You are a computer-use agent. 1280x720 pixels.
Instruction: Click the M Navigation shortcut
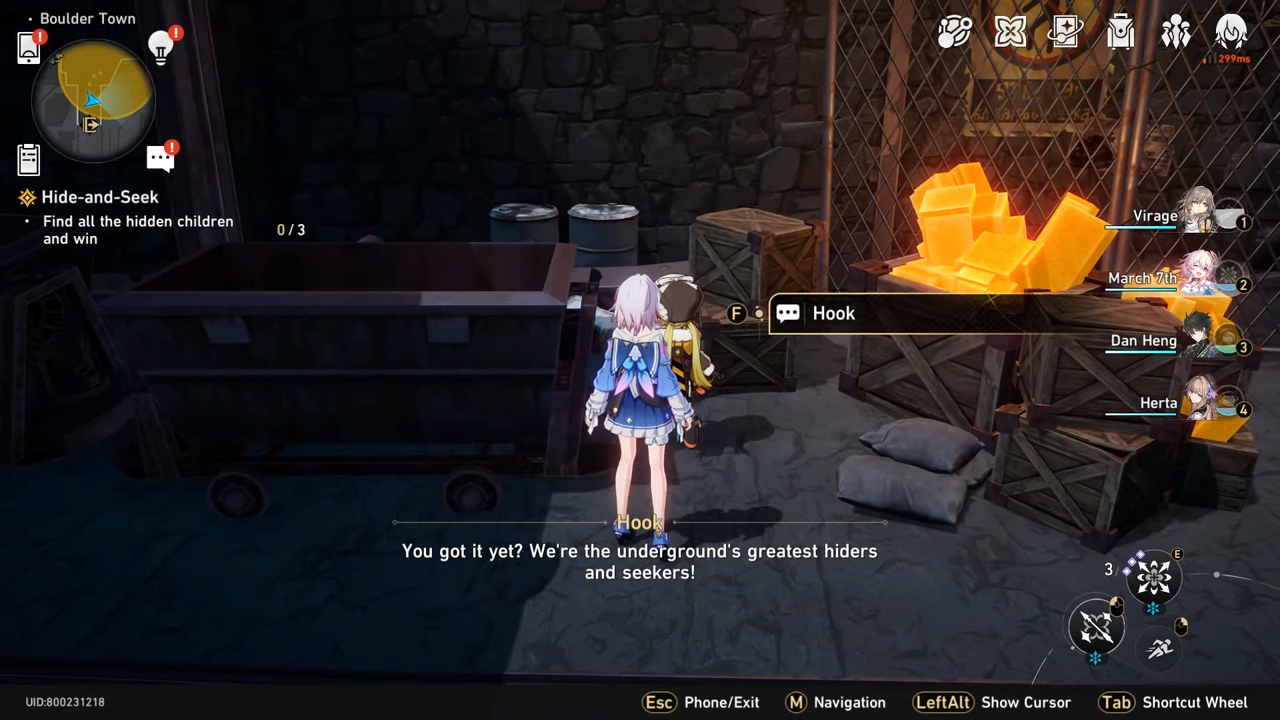[x=836, y=702]
